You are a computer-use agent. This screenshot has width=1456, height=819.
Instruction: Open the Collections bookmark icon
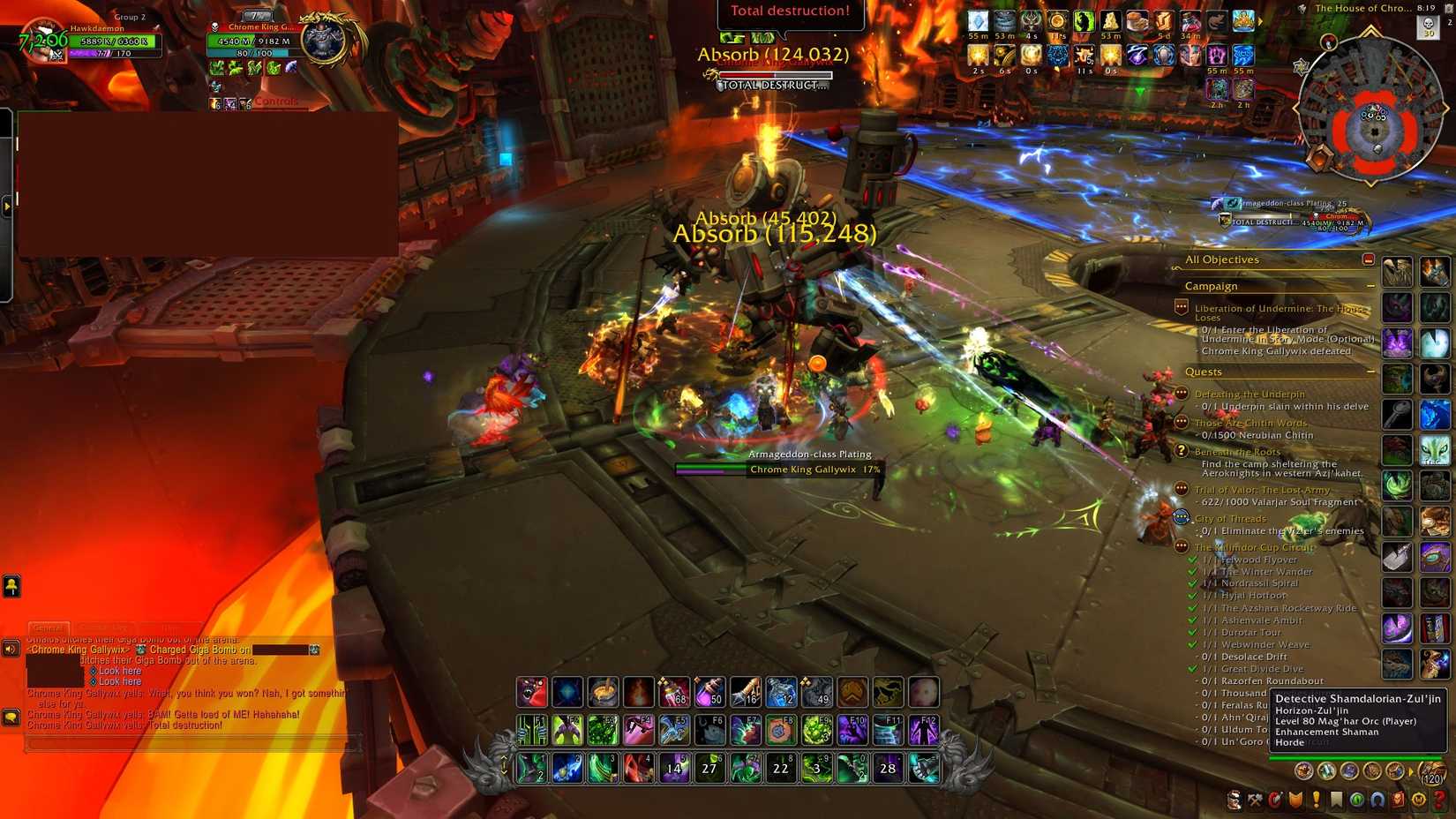[x=1335, y=800]
